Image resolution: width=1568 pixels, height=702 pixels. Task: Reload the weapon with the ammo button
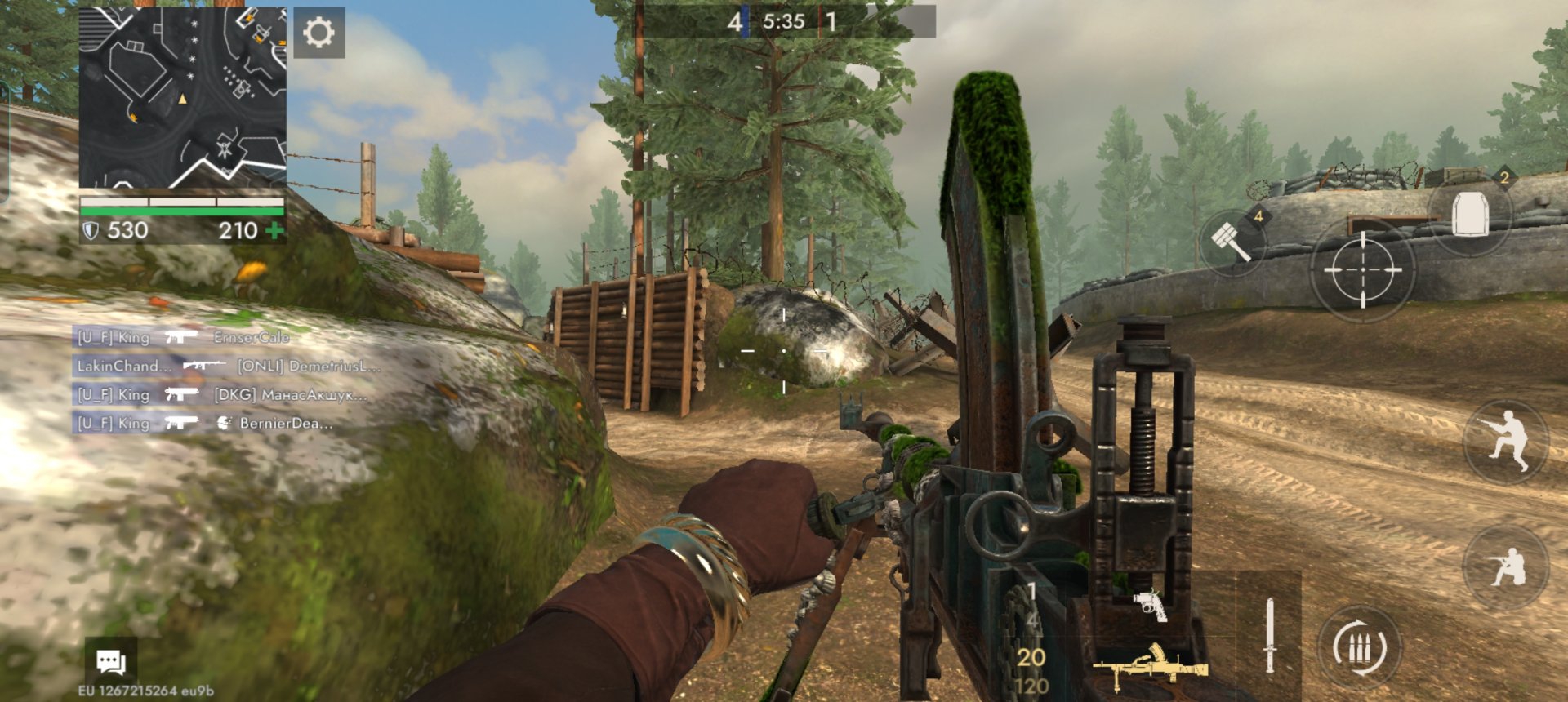(x=1360, y=649)
